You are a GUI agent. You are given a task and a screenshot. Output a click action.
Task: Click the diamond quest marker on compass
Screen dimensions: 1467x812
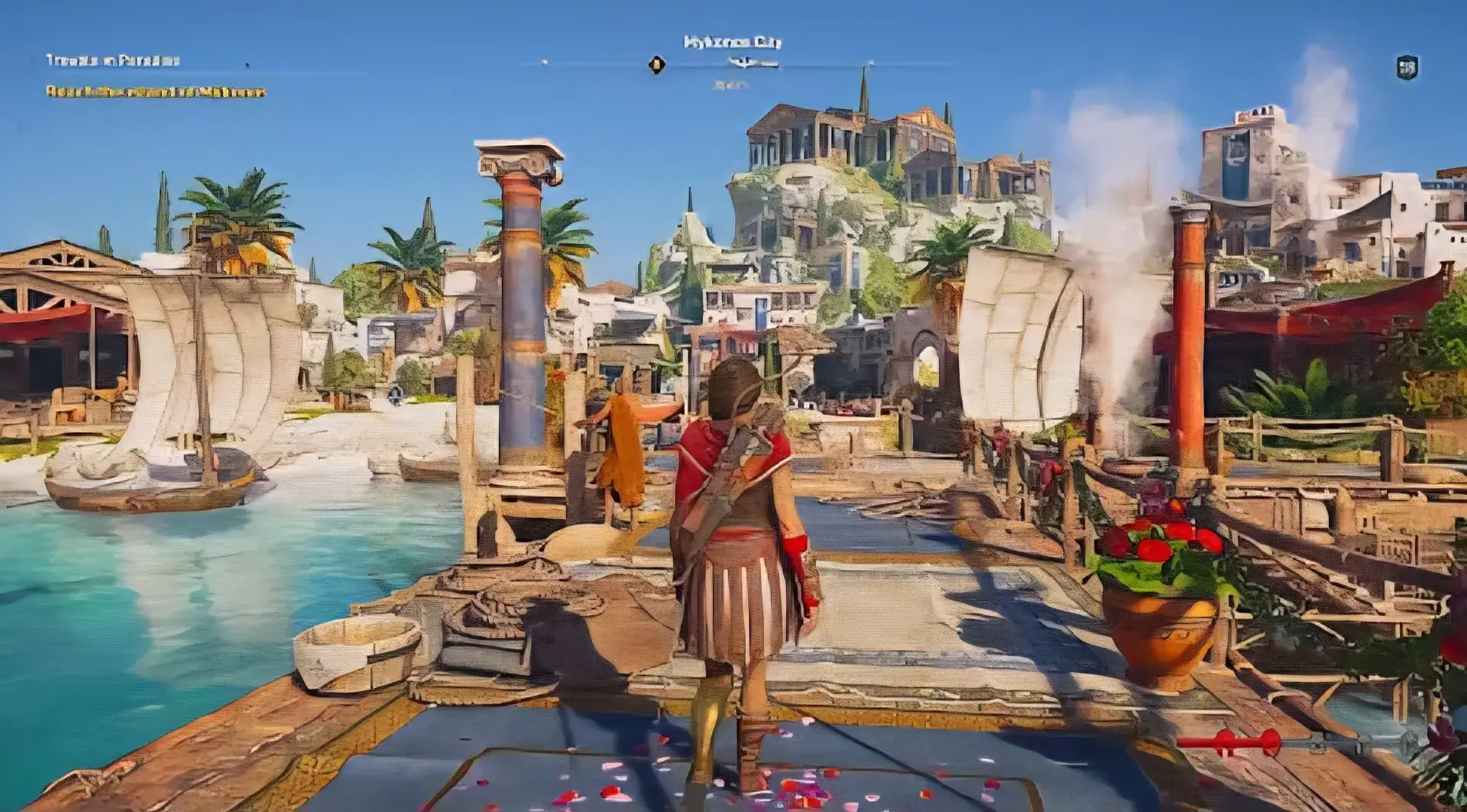(x=656, y=65)
